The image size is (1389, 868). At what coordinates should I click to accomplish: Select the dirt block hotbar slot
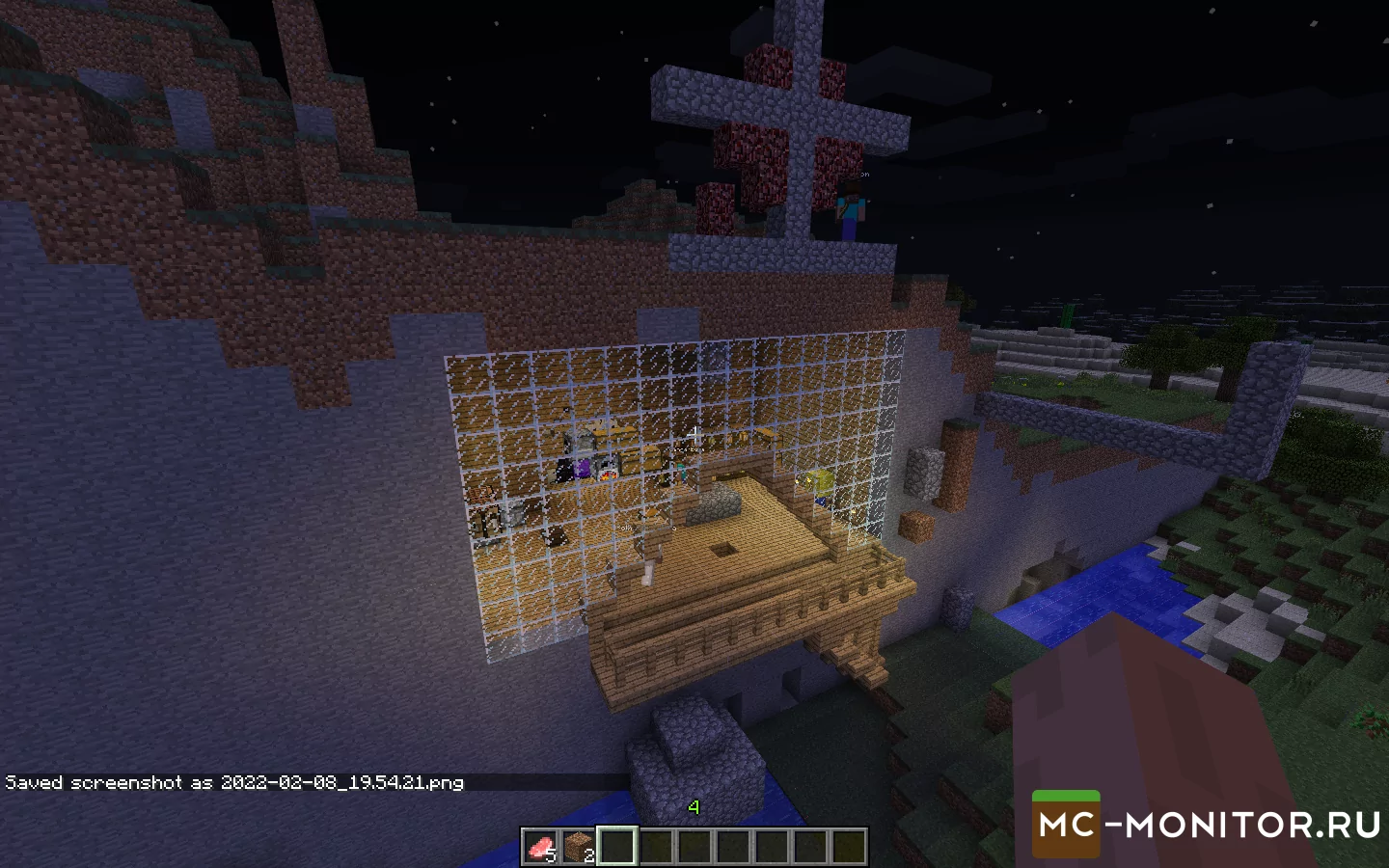[x=579, y=847]
